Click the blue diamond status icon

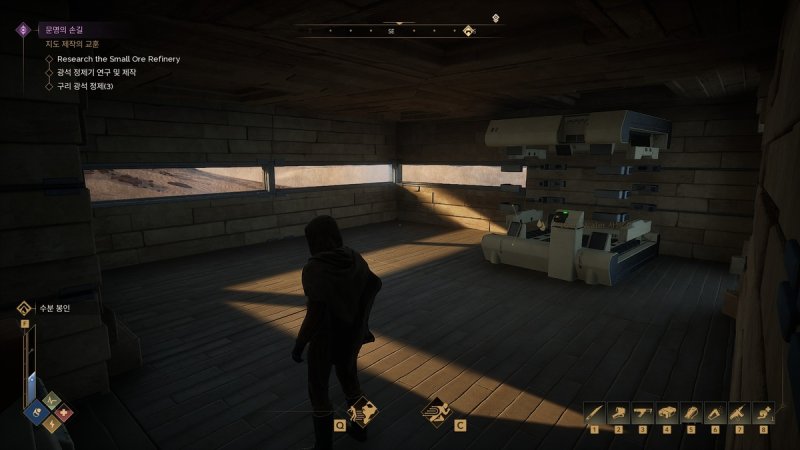[34, 412]
